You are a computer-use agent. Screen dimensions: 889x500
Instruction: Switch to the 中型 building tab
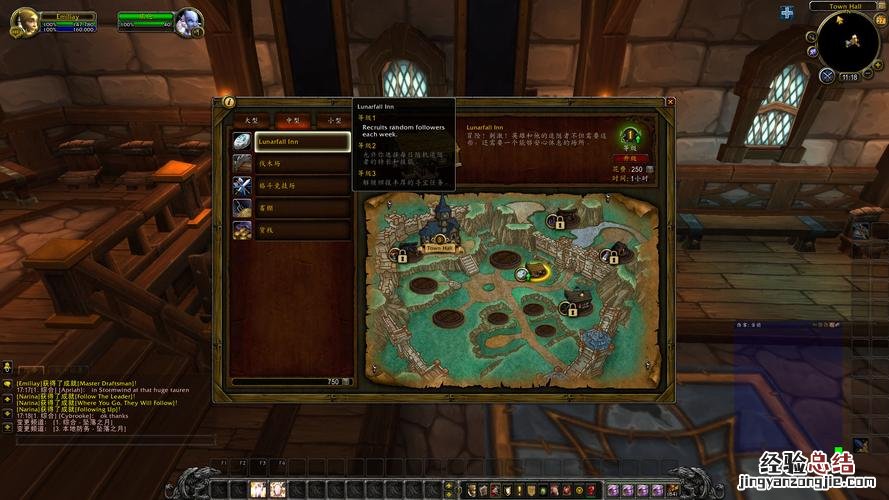tap(293, 120)
